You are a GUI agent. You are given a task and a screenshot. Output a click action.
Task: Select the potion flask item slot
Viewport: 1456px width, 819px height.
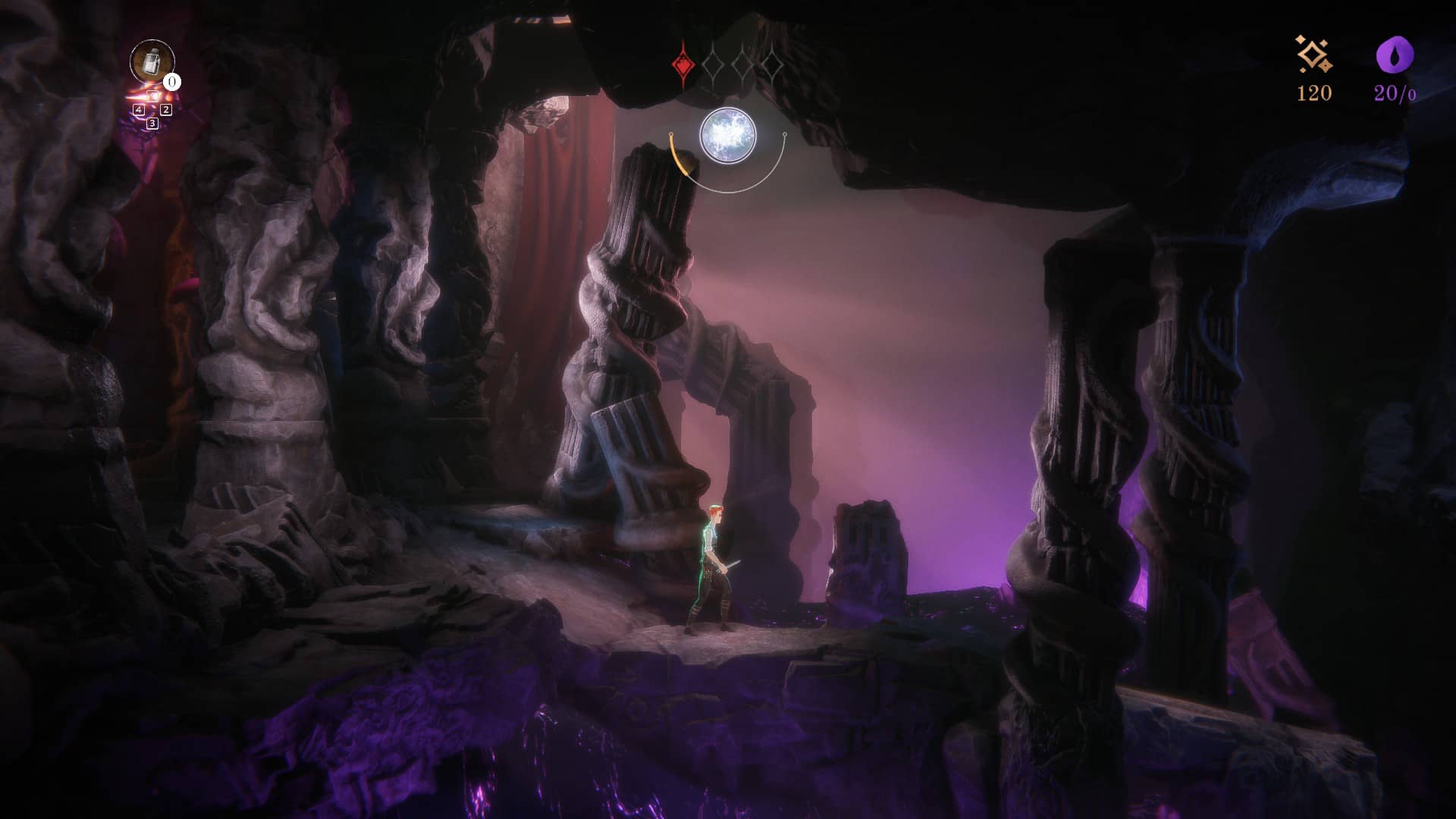pyautogui.click(x=152, y=61)
